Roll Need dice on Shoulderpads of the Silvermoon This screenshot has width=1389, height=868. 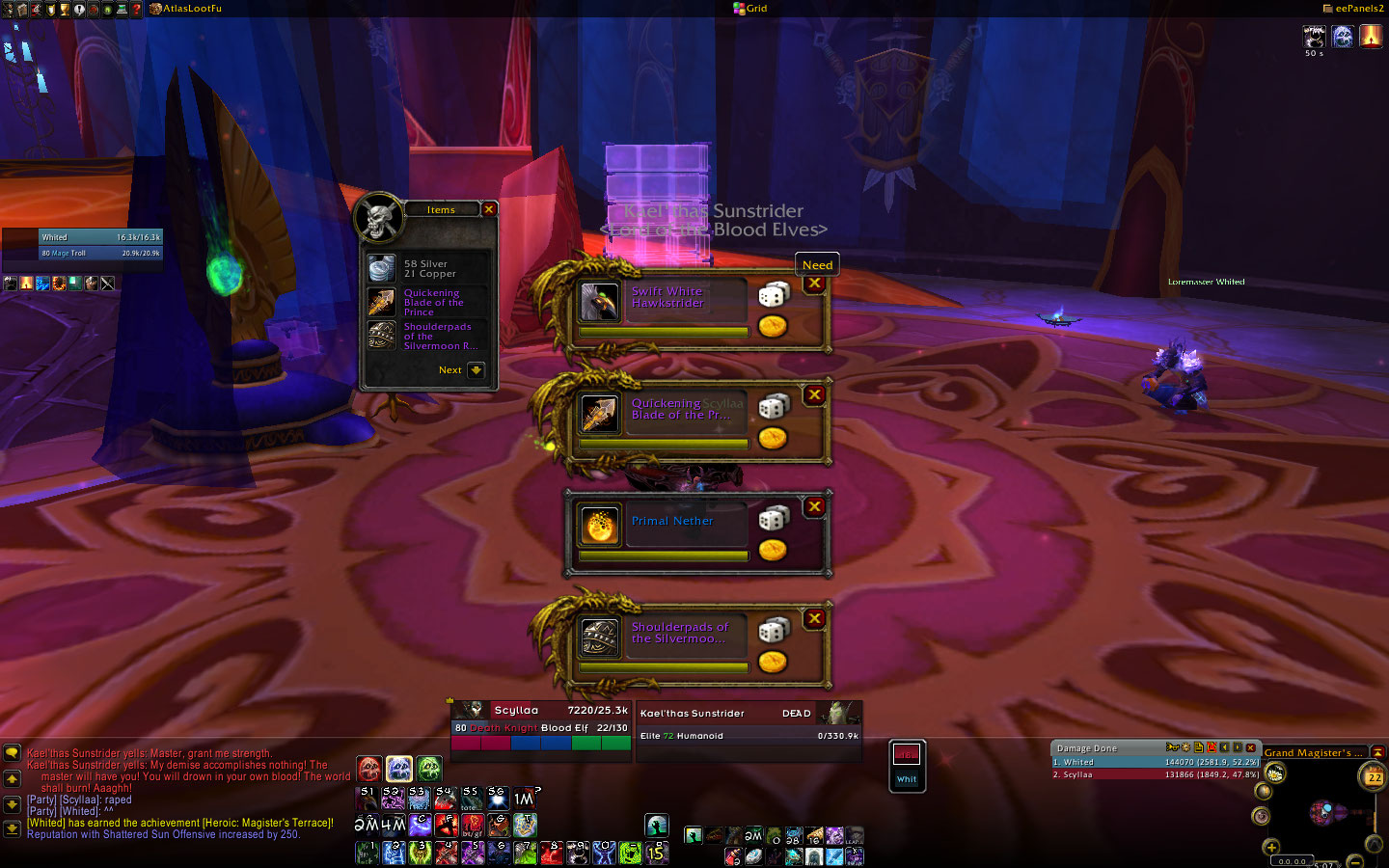[x=773, y=631]
